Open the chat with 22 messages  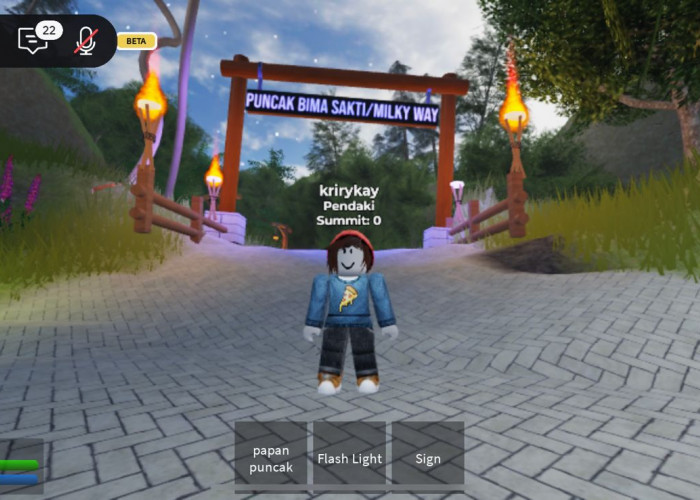pos(33,40)
